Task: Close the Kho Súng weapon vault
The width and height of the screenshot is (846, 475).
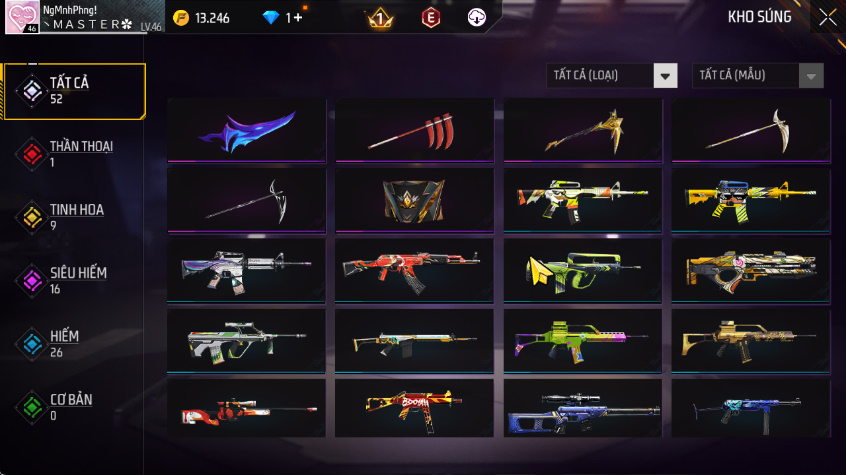Action: click(828, 17)
